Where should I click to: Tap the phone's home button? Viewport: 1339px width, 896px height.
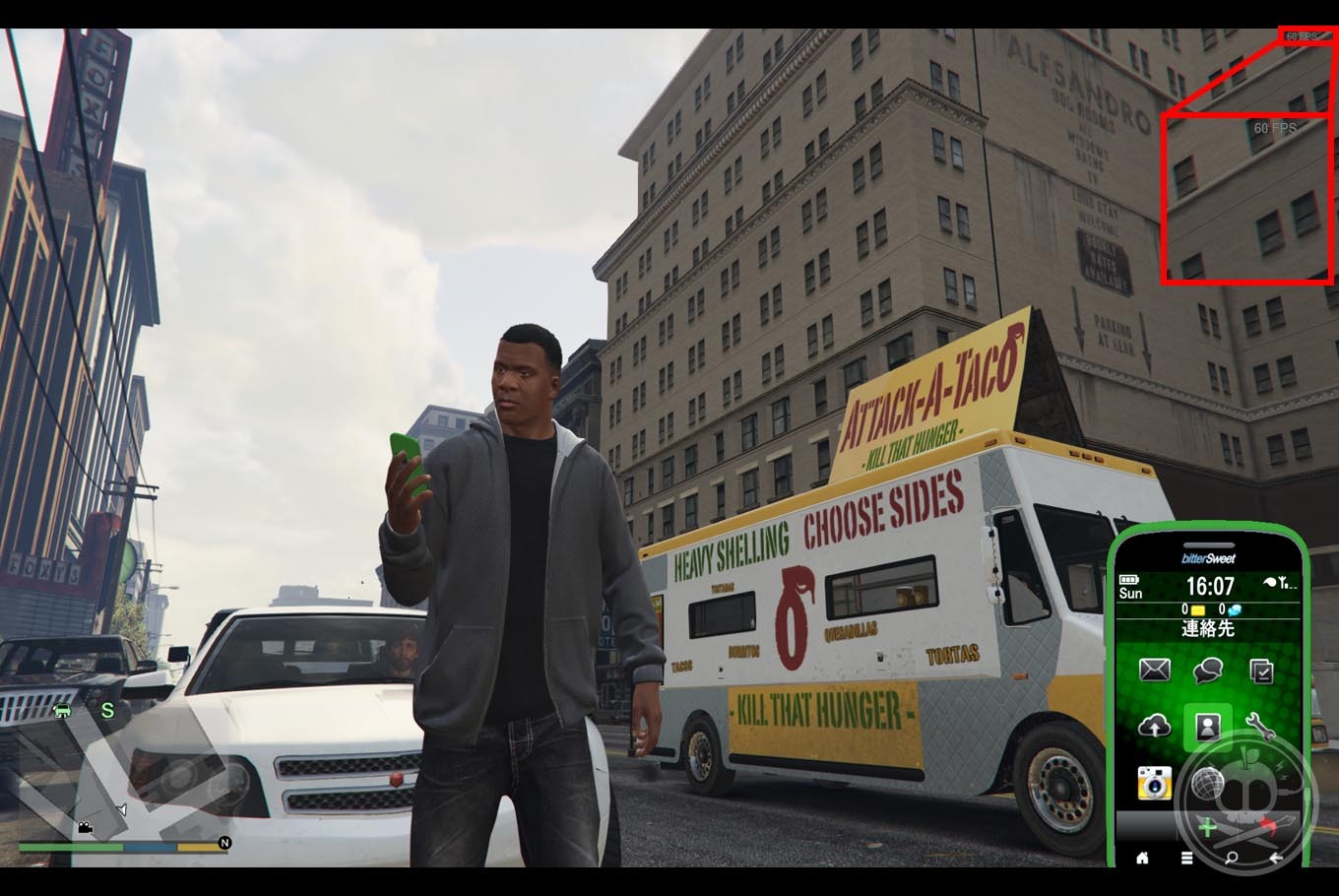click(x=1142, y=858)
